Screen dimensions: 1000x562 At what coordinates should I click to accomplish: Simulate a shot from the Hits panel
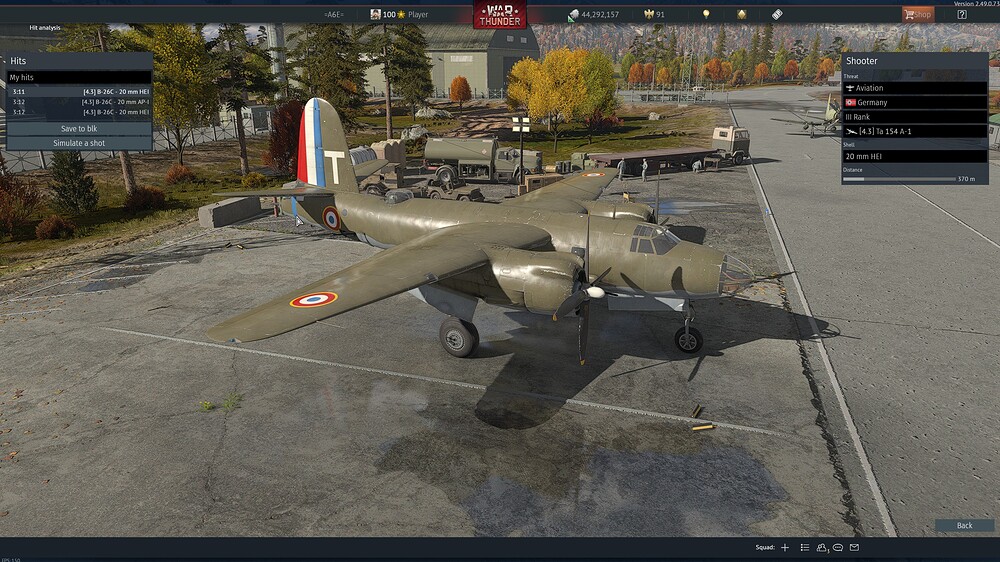[79, 143]
